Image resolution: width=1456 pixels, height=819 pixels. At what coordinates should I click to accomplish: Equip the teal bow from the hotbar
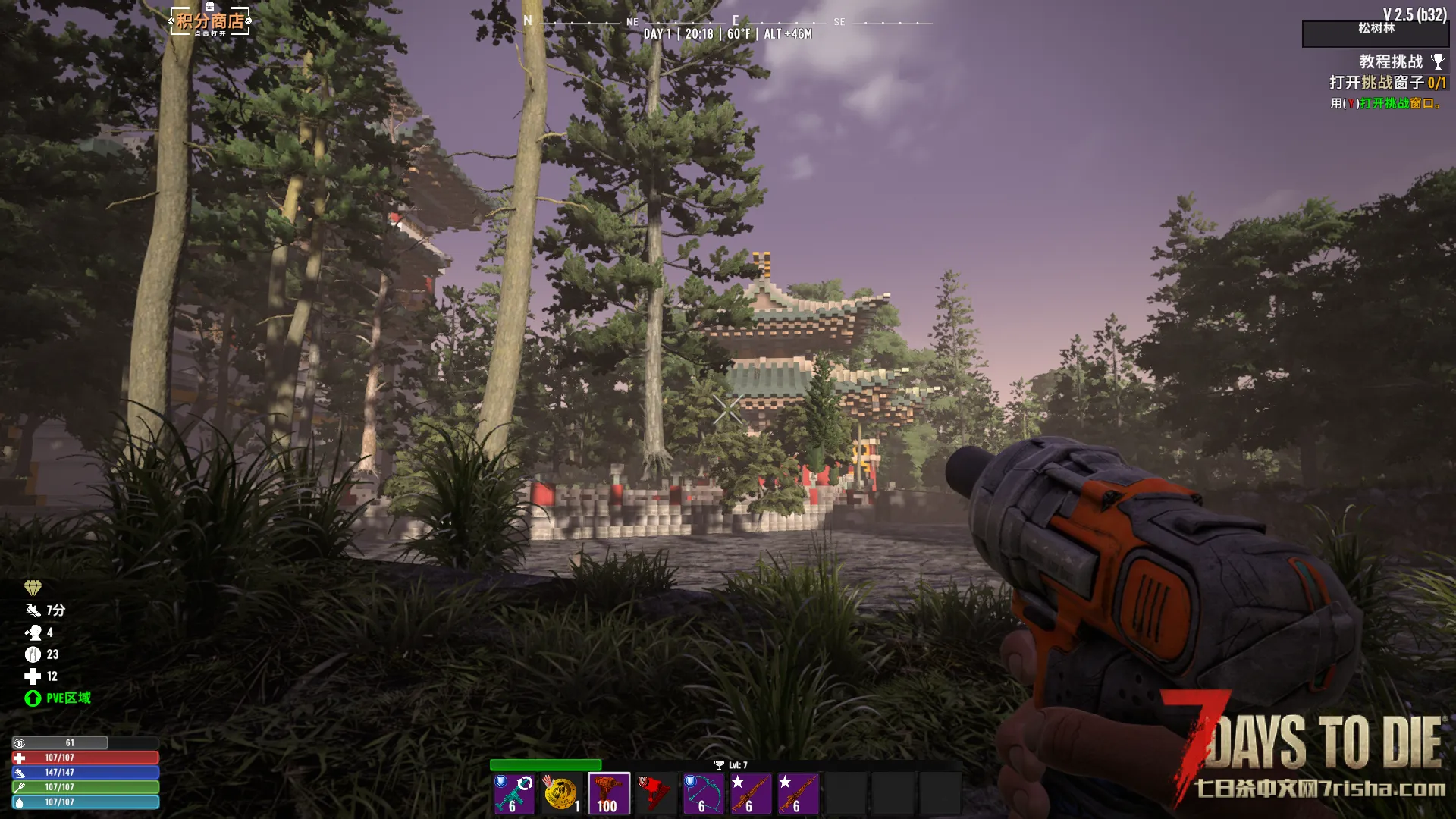(703, 793)
